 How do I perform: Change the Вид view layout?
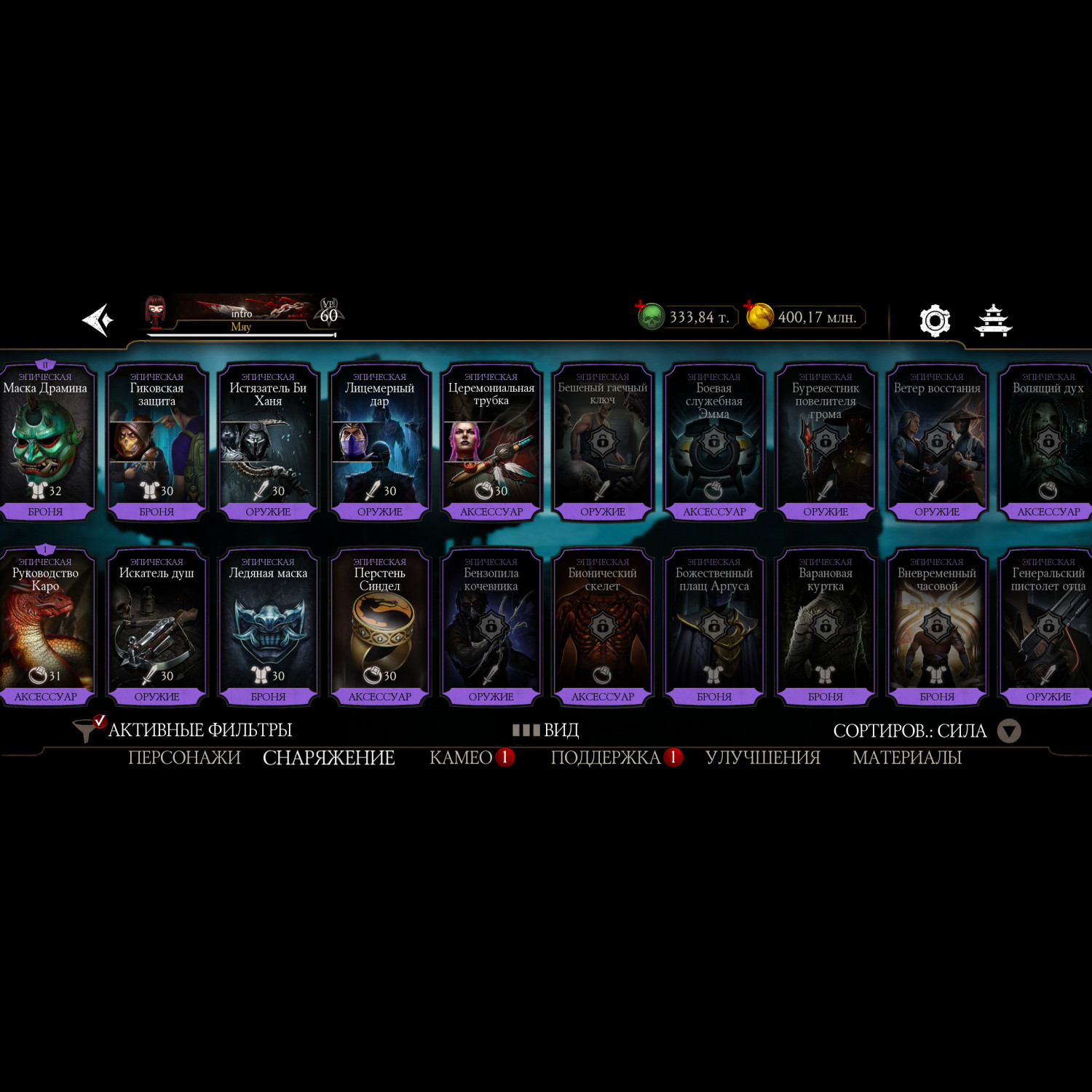point(546,729)
